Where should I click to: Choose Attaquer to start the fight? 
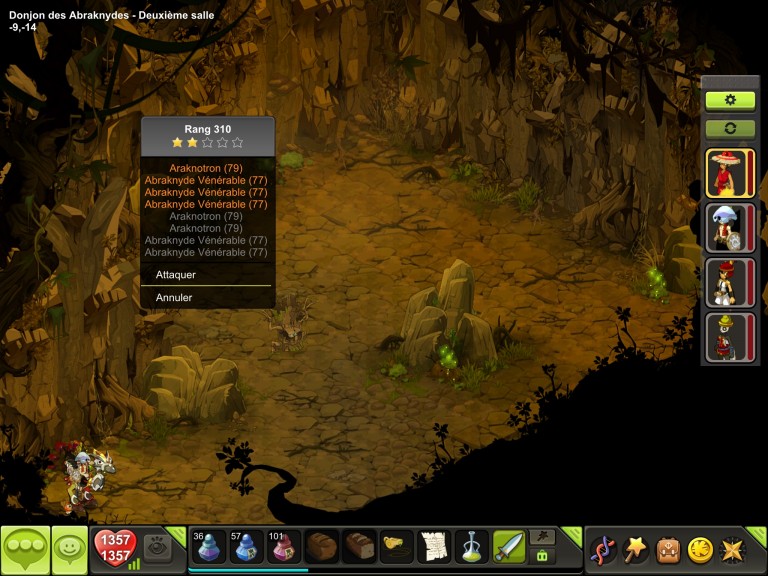coord(176,275)
